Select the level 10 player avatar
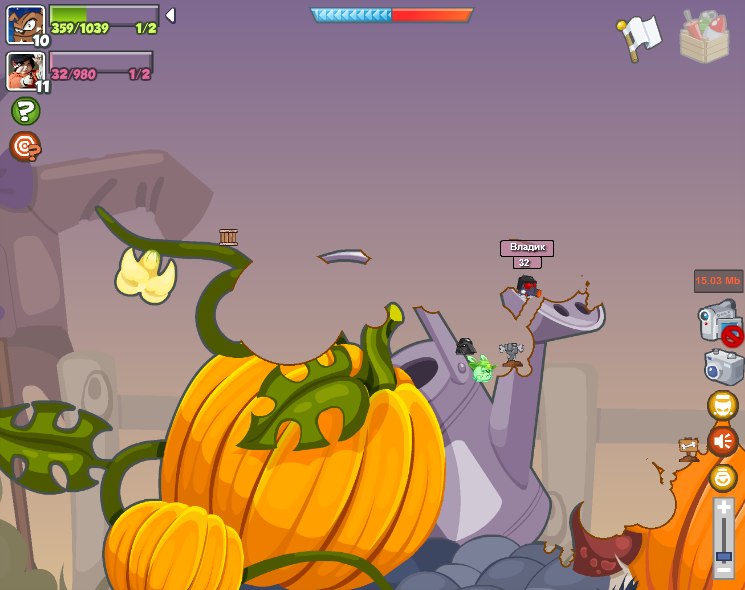Screen dimensions: 745x590 25,24
